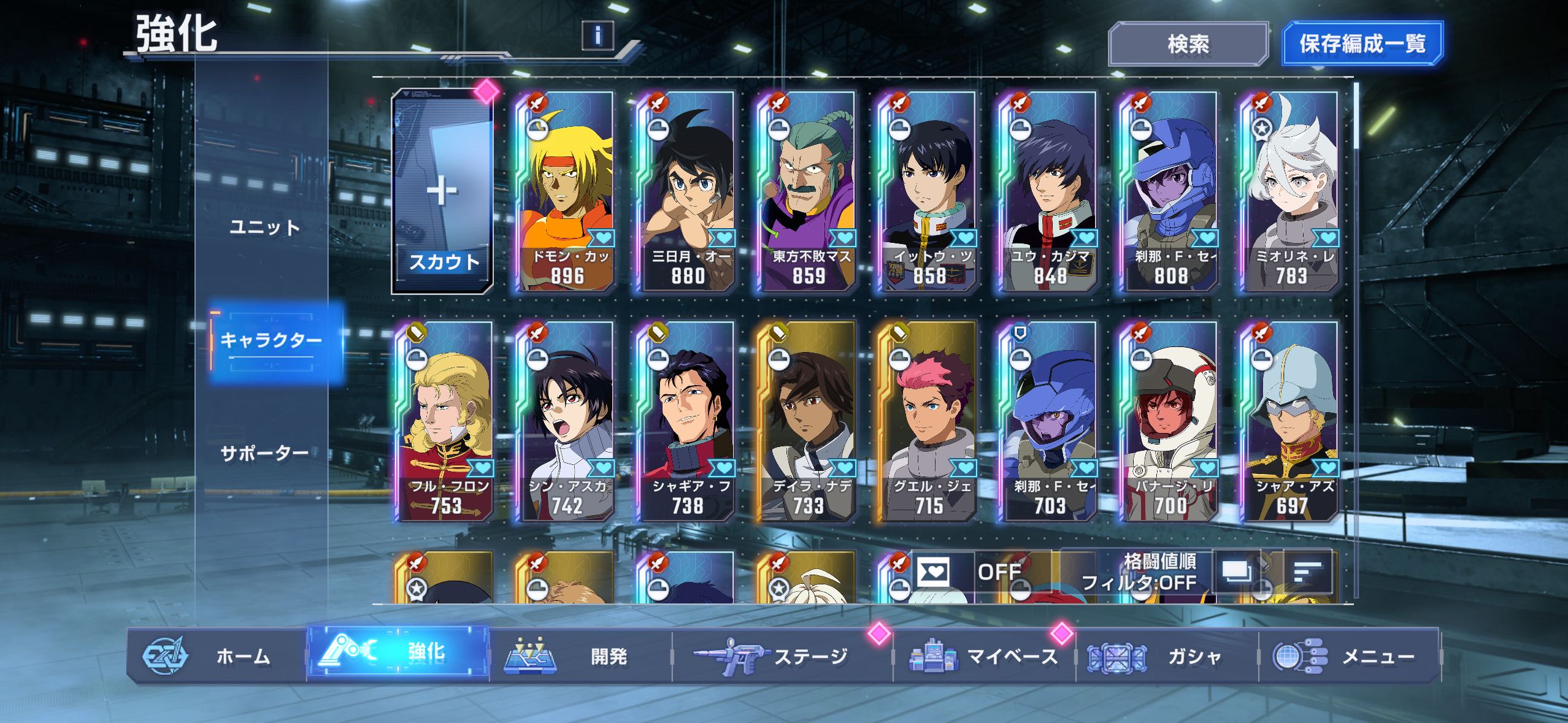Select the キャラクター tab
The image size is (1568, 723).
(x=271, y=340)
